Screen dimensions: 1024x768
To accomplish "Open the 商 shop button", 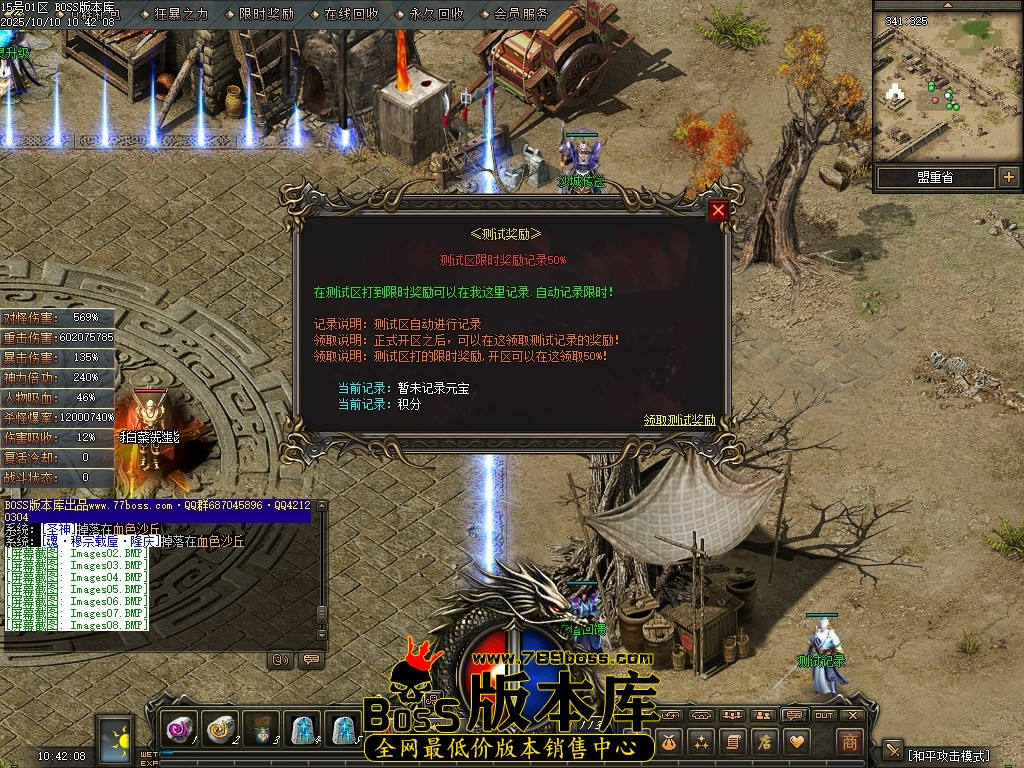I will 849,741.
